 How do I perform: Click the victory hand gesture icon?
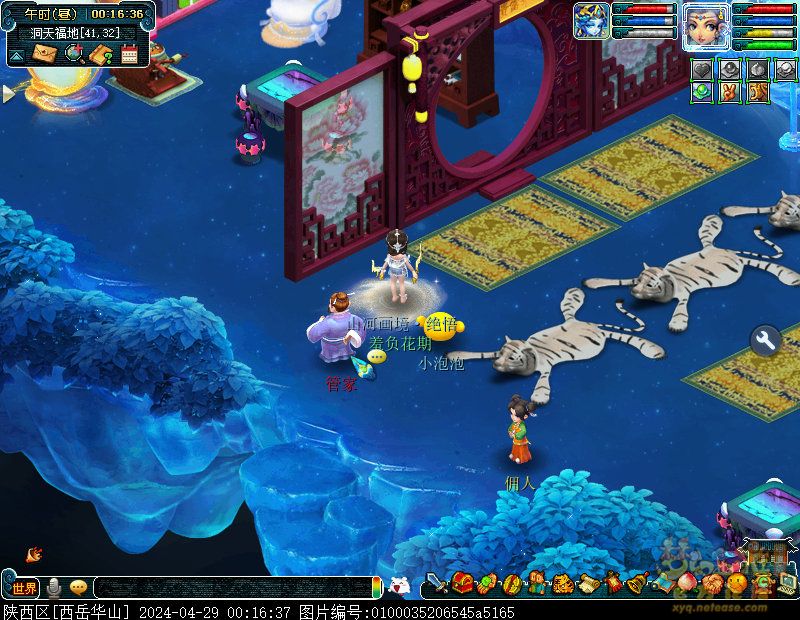click(732, 92)
